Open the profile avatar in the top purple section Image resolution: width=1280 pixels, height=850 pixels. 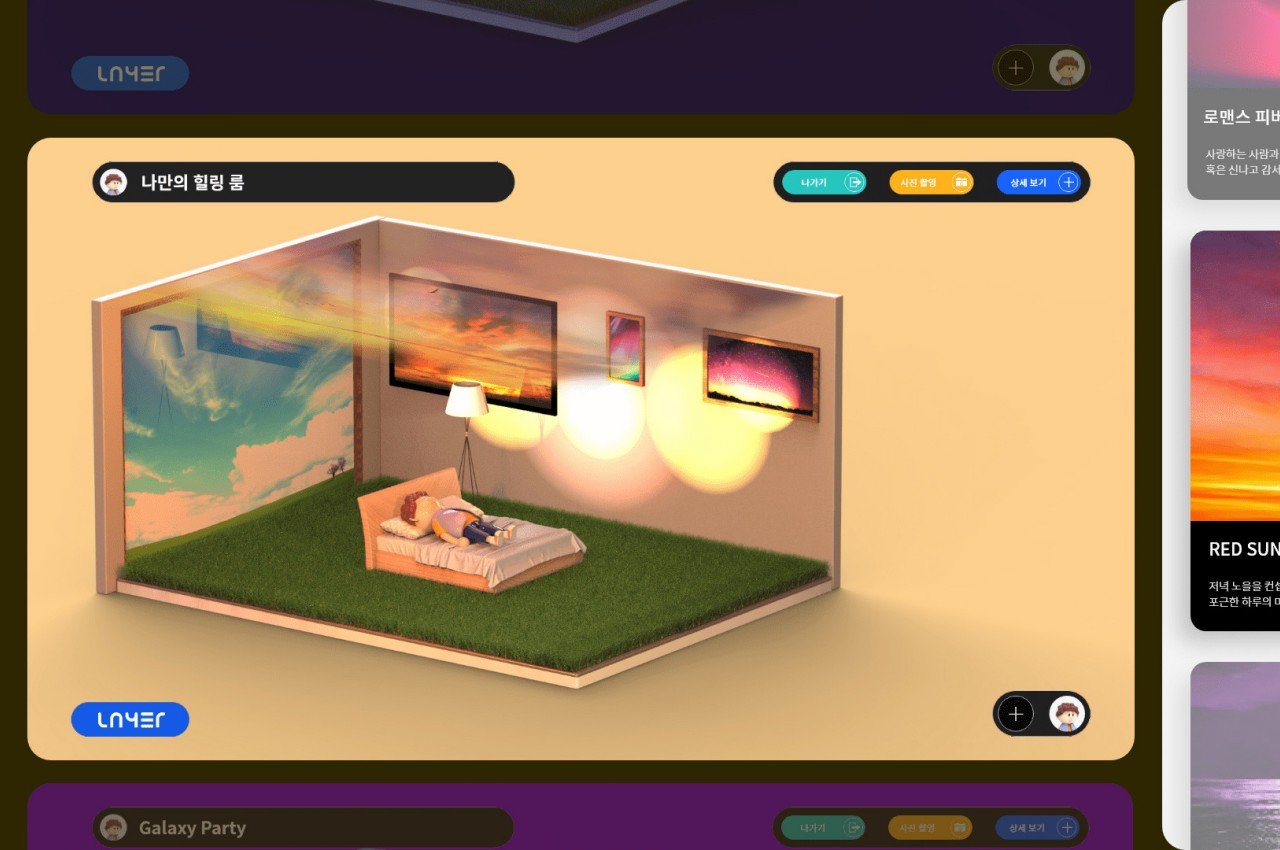1068,67
